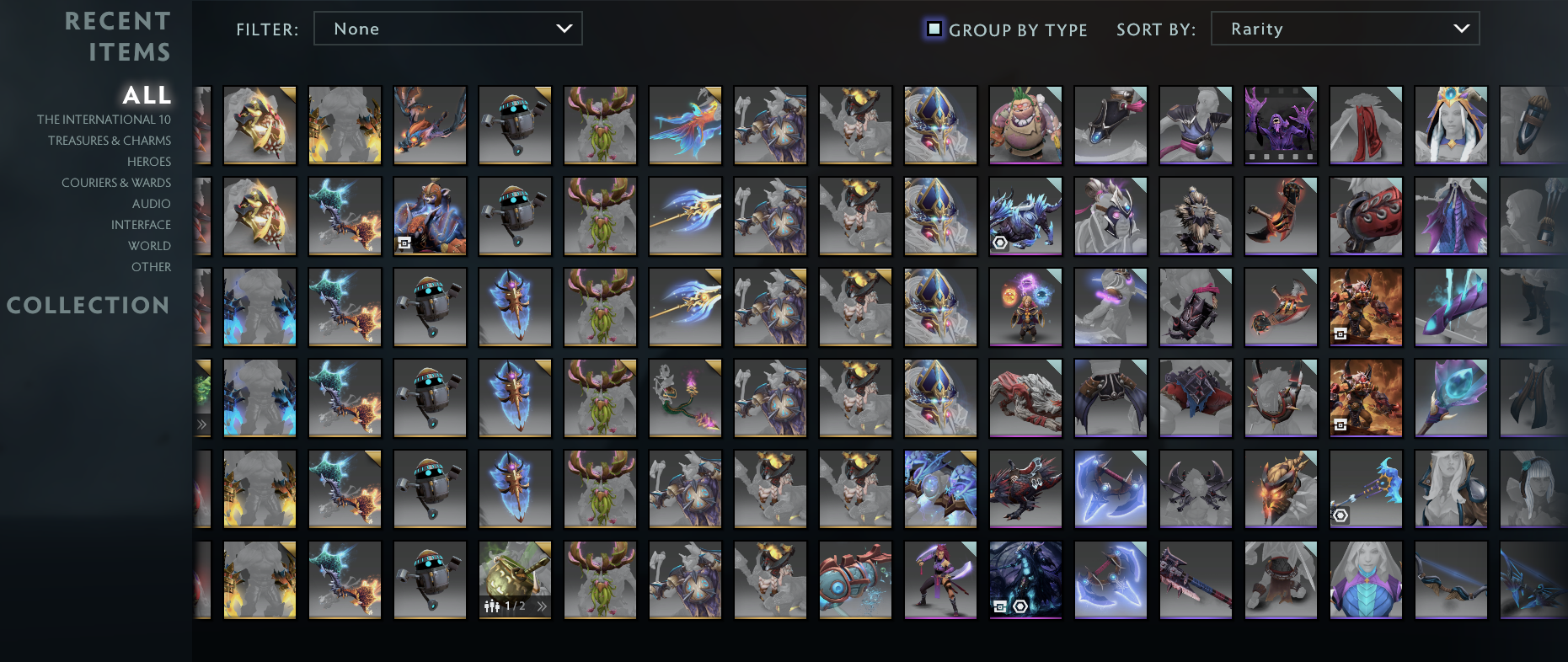Viewport: 1568px width, 662px height.
Task: Select the Crystal Maiden tiara item thumbnail
Action: tap(1451, 125)
